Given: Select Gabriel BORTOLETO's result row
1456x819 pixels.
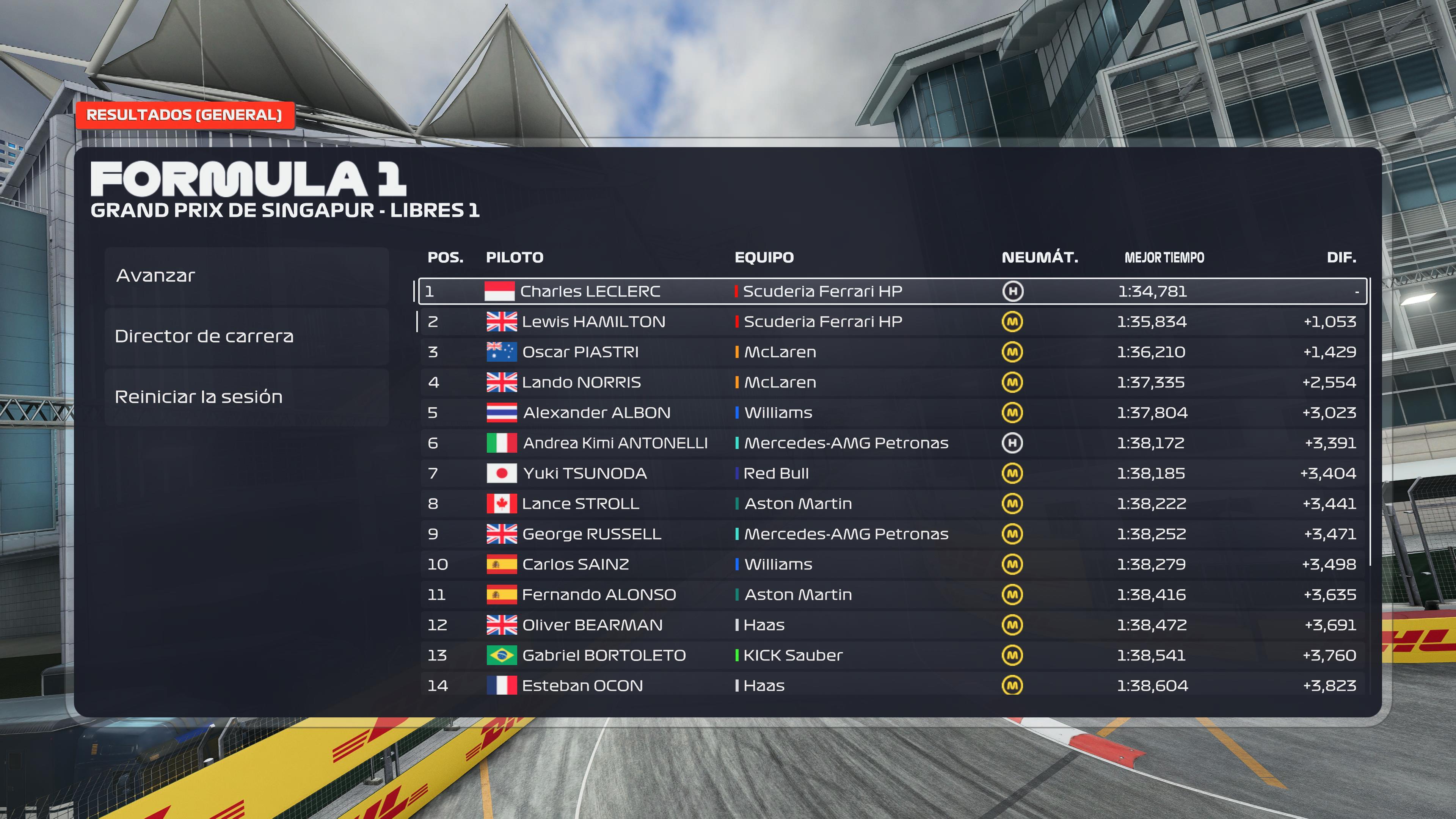Looking at the screenshot, I should coord(892,655).
